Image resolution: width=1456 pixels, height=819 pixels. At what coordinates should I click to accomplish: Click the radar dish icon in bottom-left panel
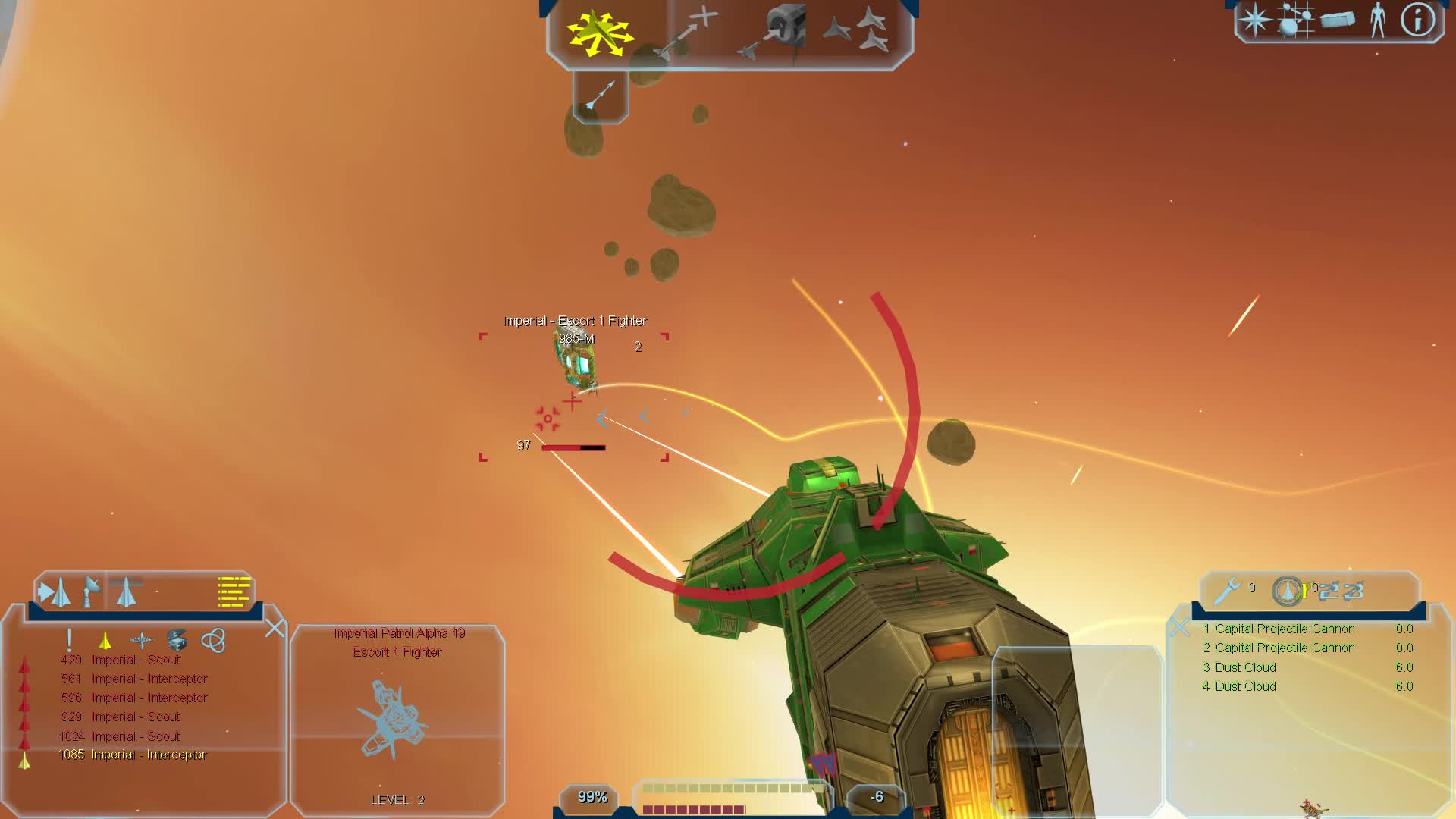click(91, 591)
